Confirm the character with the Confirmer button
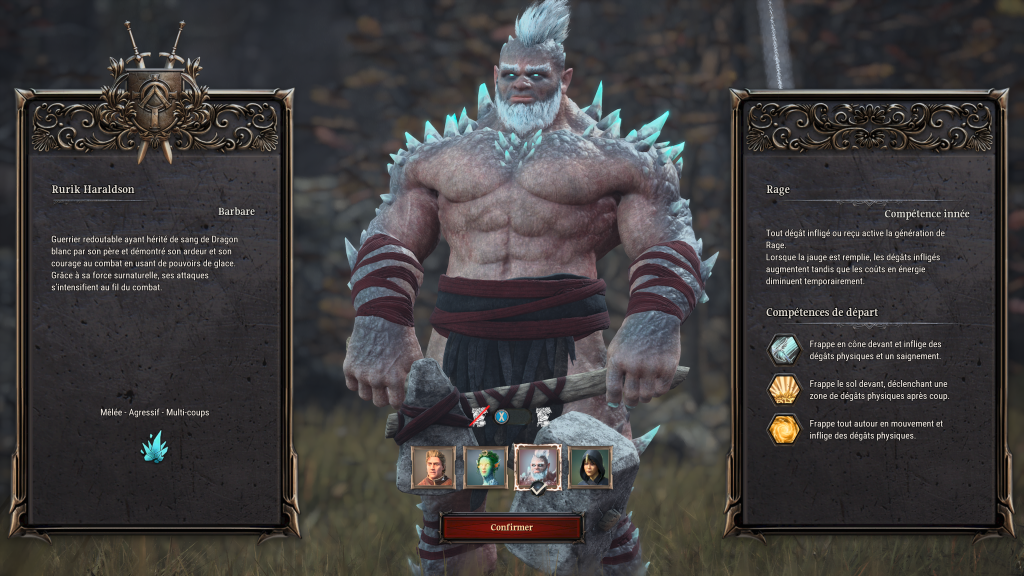This screenshot has width=1024, height=576. pos(511,527)
